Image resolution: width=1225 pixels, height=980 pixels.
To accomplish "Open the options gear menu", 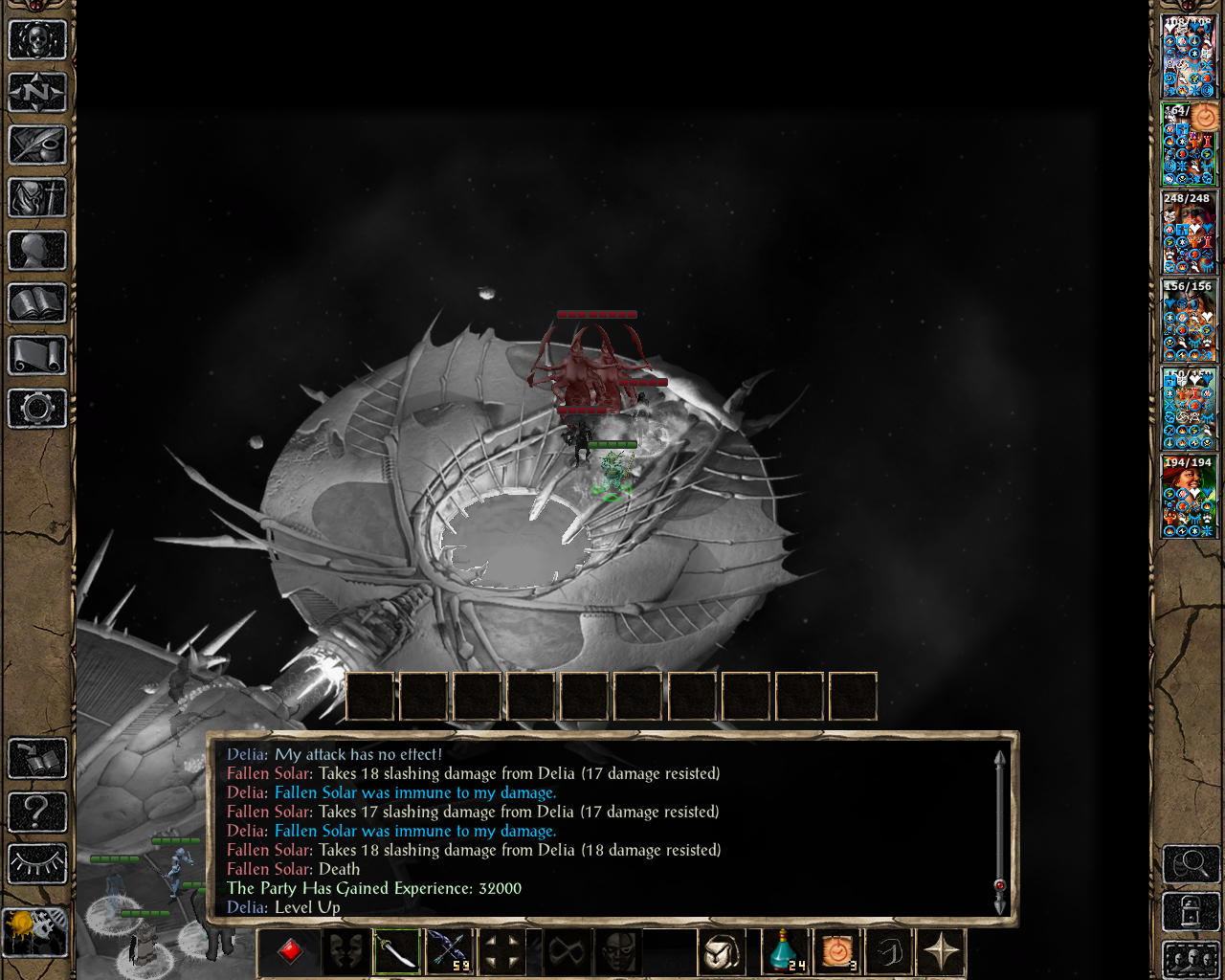I will [x=37, y=409].
